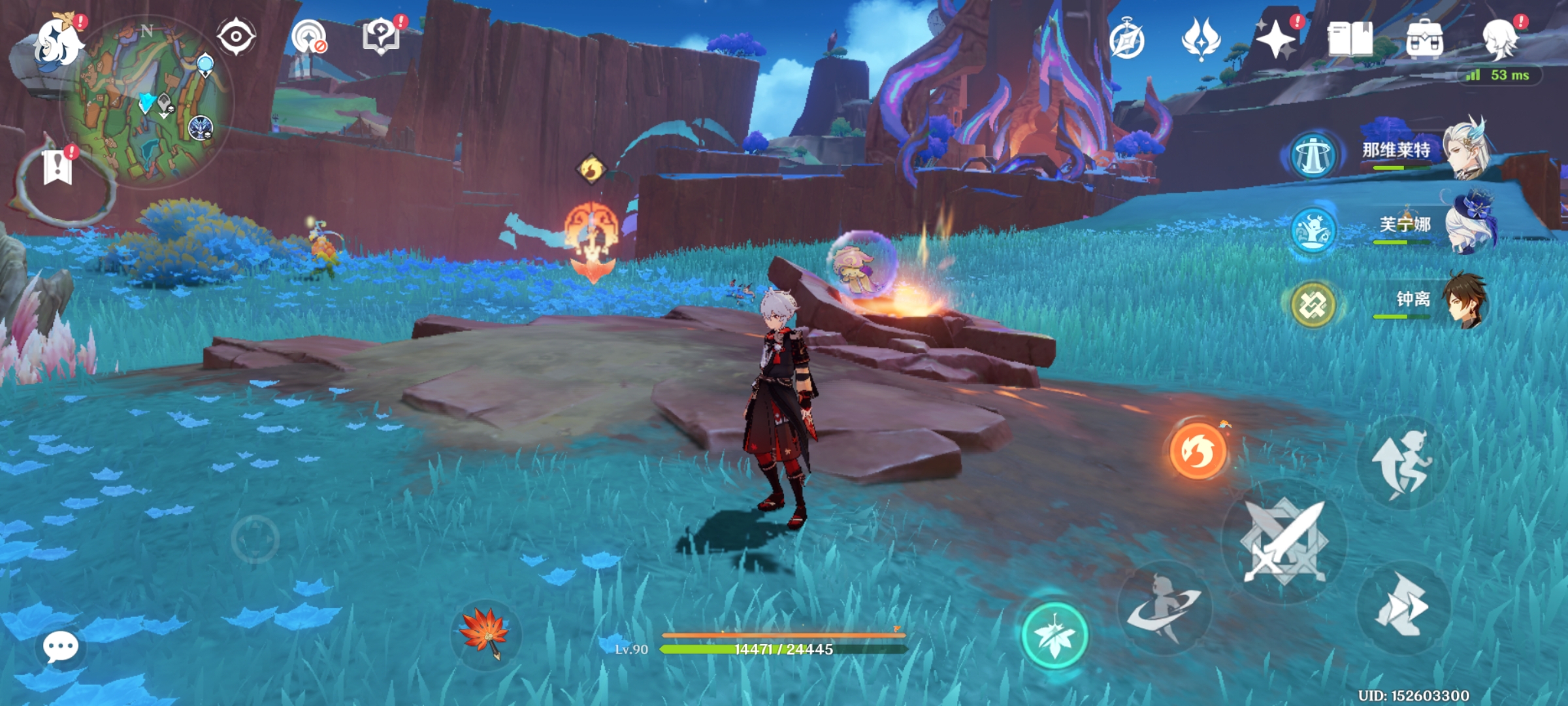Tap the sprint dash button
This screenshot has width=1568, height=706.
click(x=1402, y=606)
